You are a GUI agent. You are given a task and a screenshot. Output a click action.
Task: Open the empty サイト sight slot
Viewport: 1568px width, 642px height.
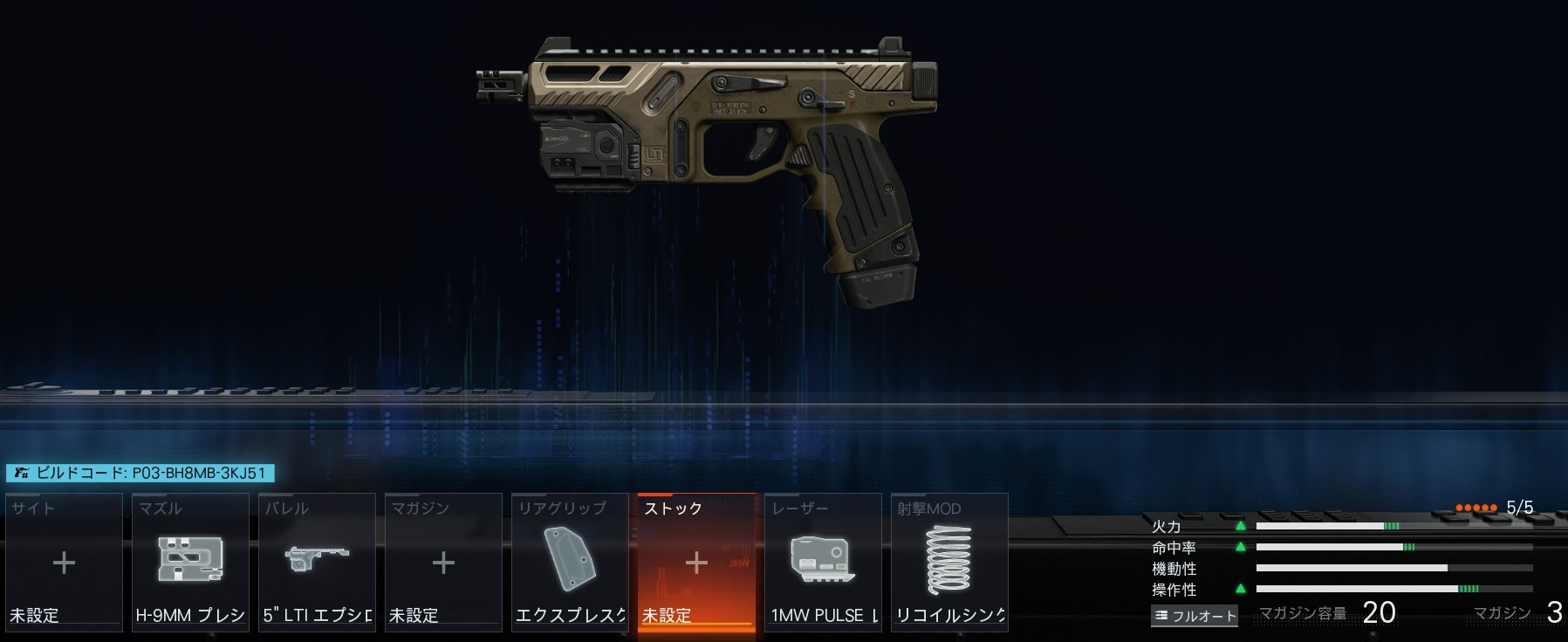(x=64, y=562)
